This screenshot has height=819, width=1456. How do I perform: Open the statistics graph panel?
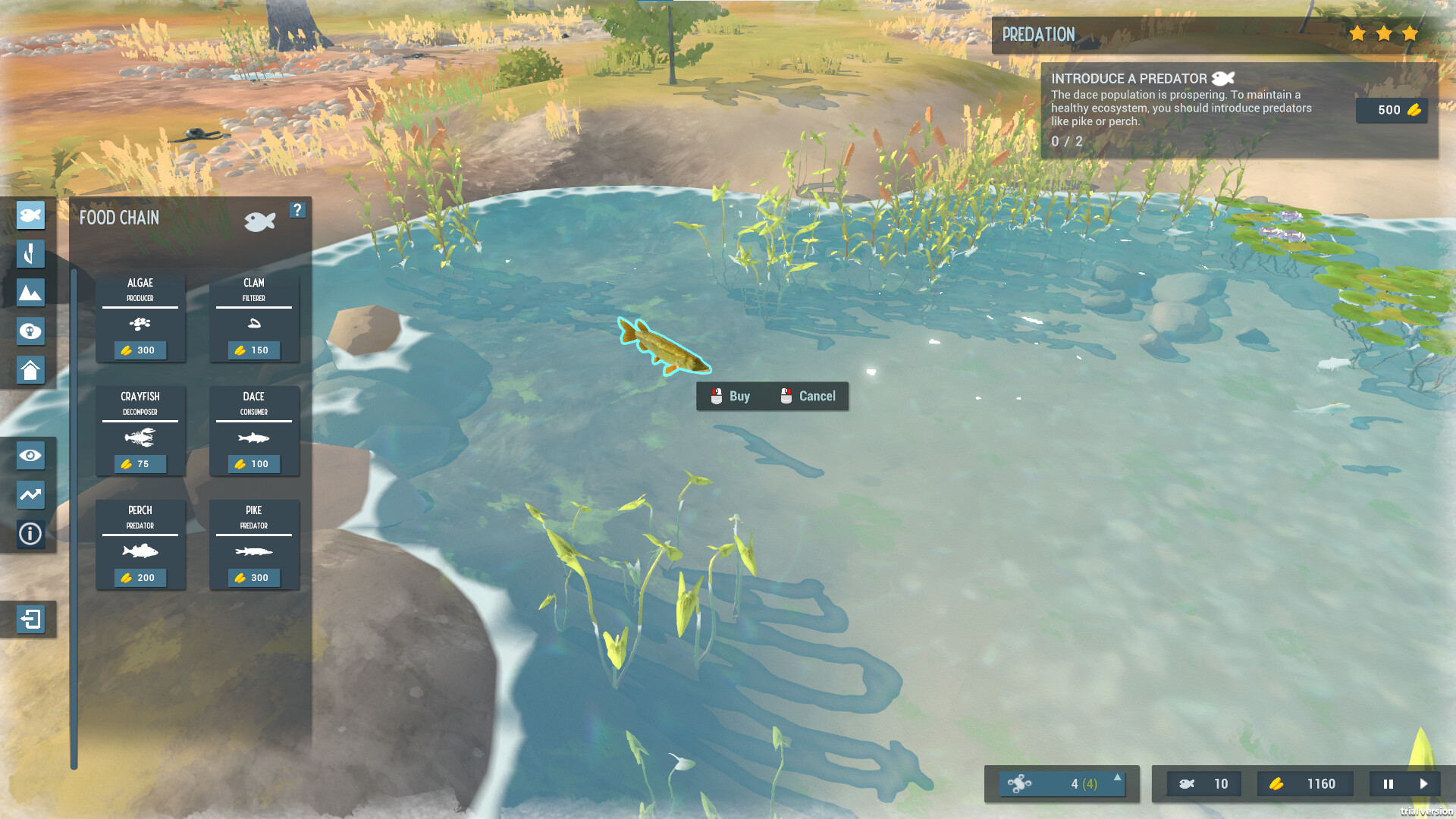(x=30, y=494)
